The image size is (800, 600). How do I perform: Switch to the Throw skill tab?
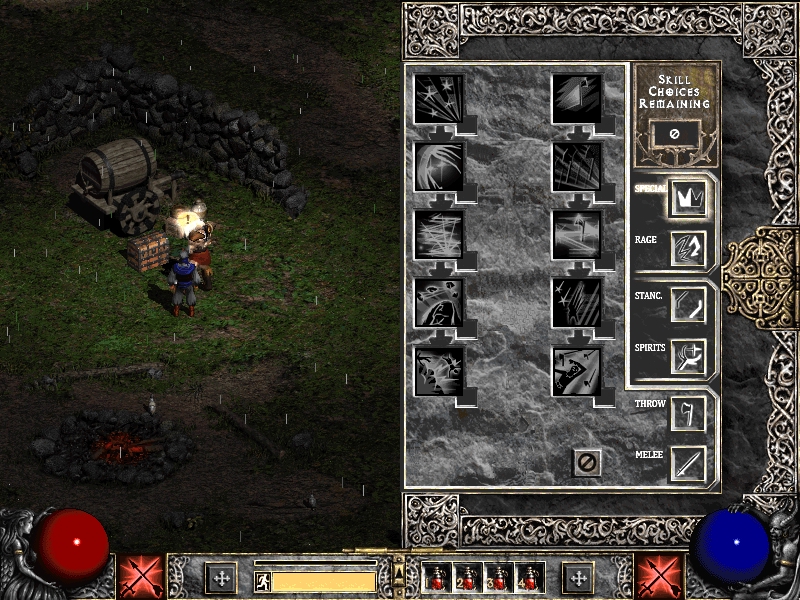[688, 412]
